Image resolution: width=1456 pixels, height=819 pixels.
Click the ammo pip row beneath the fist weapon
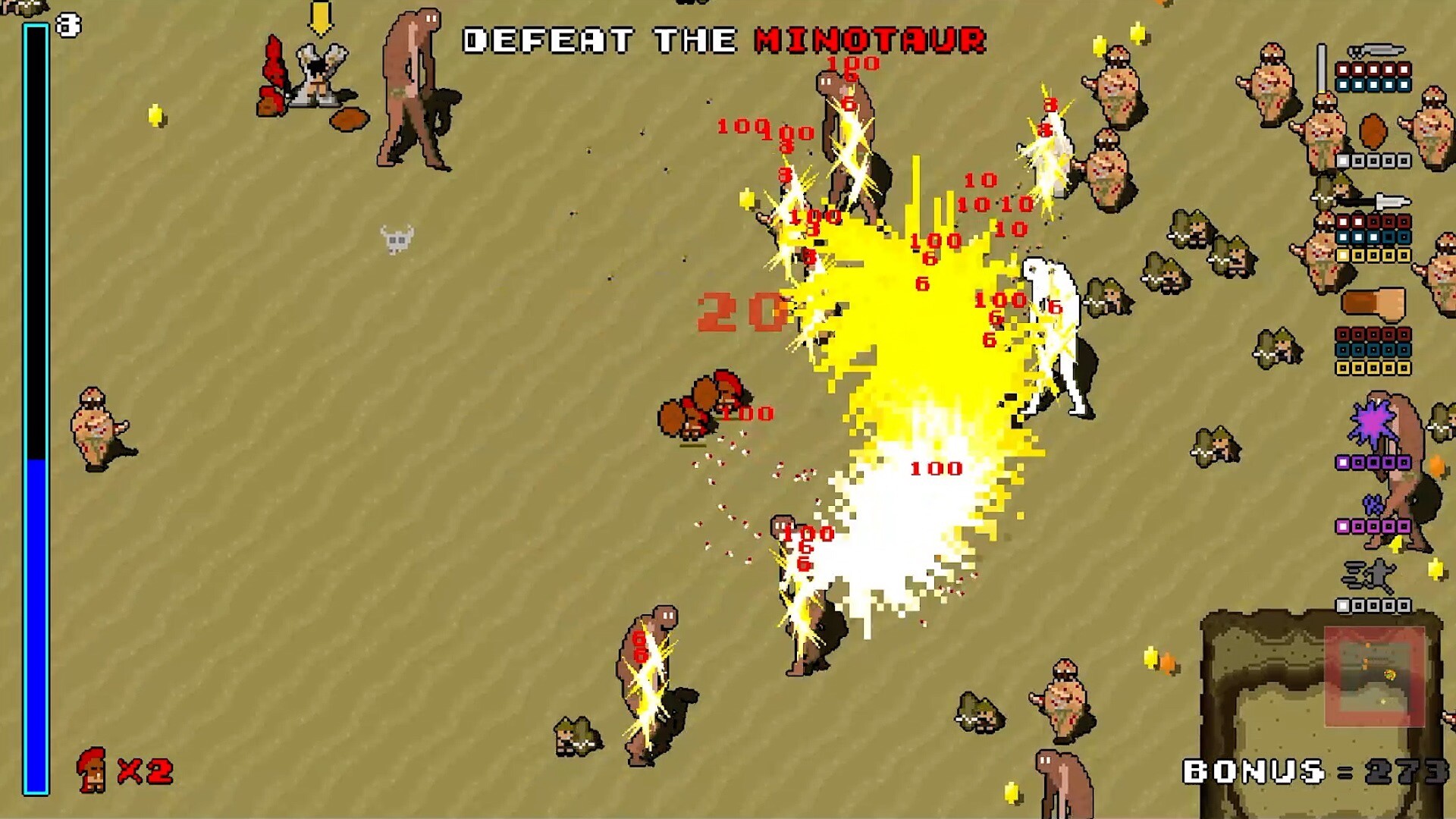click(x=1374, y=336)
